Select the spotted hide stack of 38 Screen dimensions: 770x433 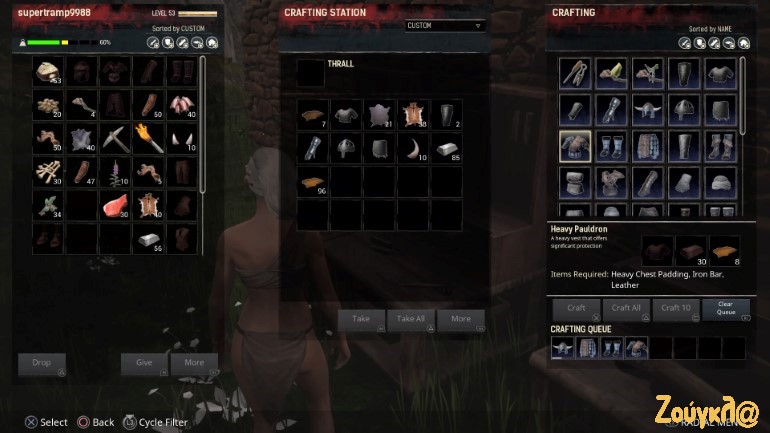(x=412, y=115)
